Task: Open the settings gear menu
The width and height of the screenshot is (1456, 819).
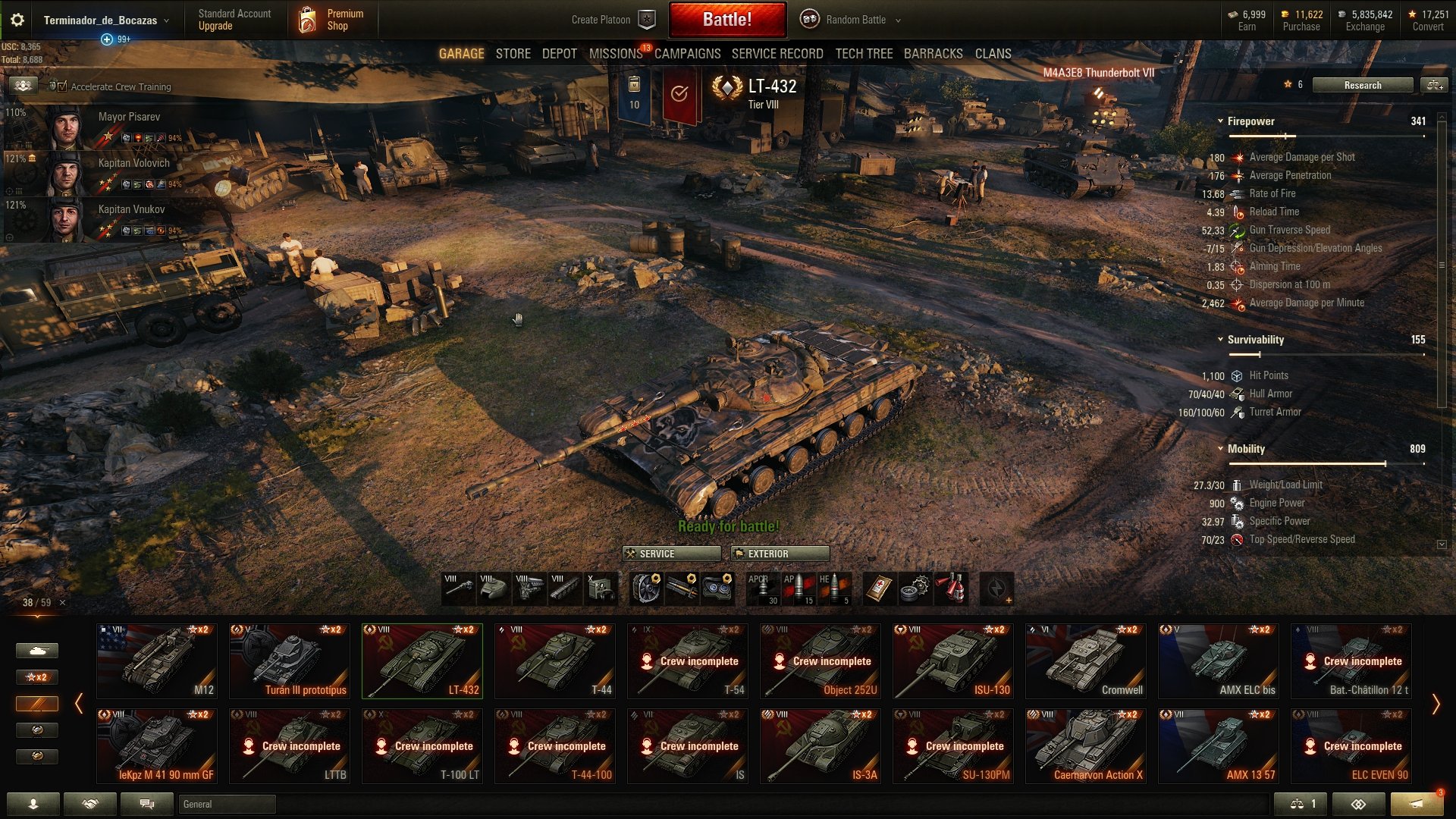Action: pos(17,20)
